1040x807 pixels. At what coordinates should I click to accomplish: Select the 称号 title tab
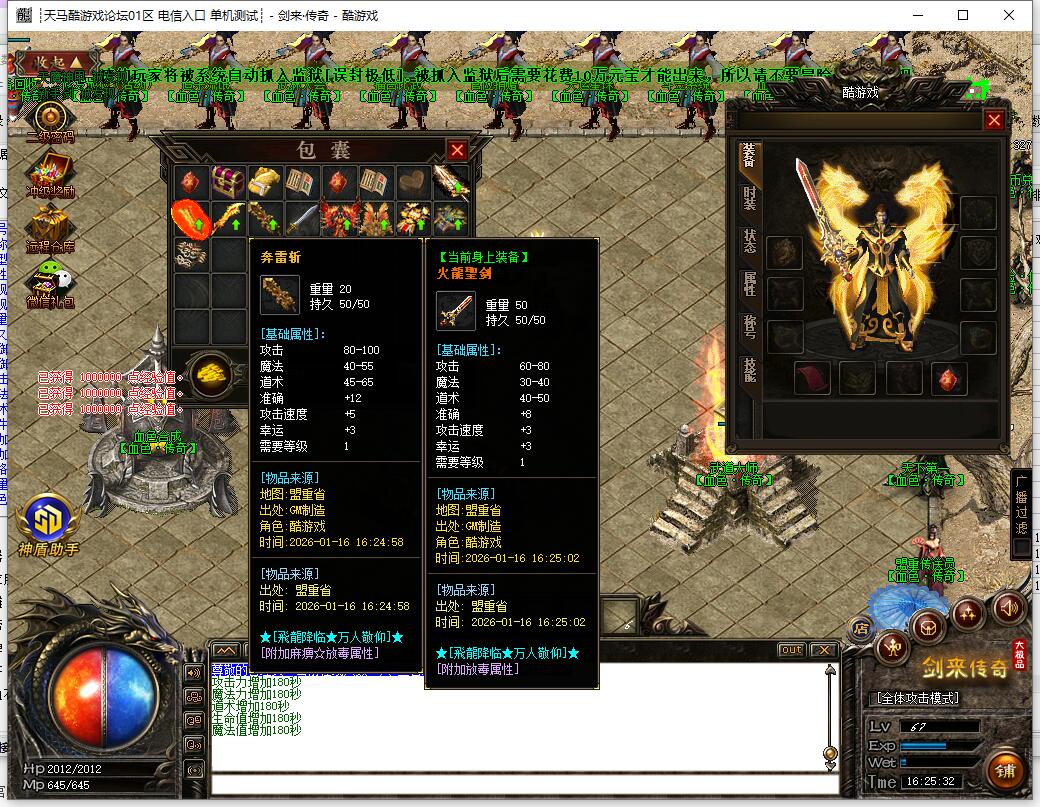(749, 327)
